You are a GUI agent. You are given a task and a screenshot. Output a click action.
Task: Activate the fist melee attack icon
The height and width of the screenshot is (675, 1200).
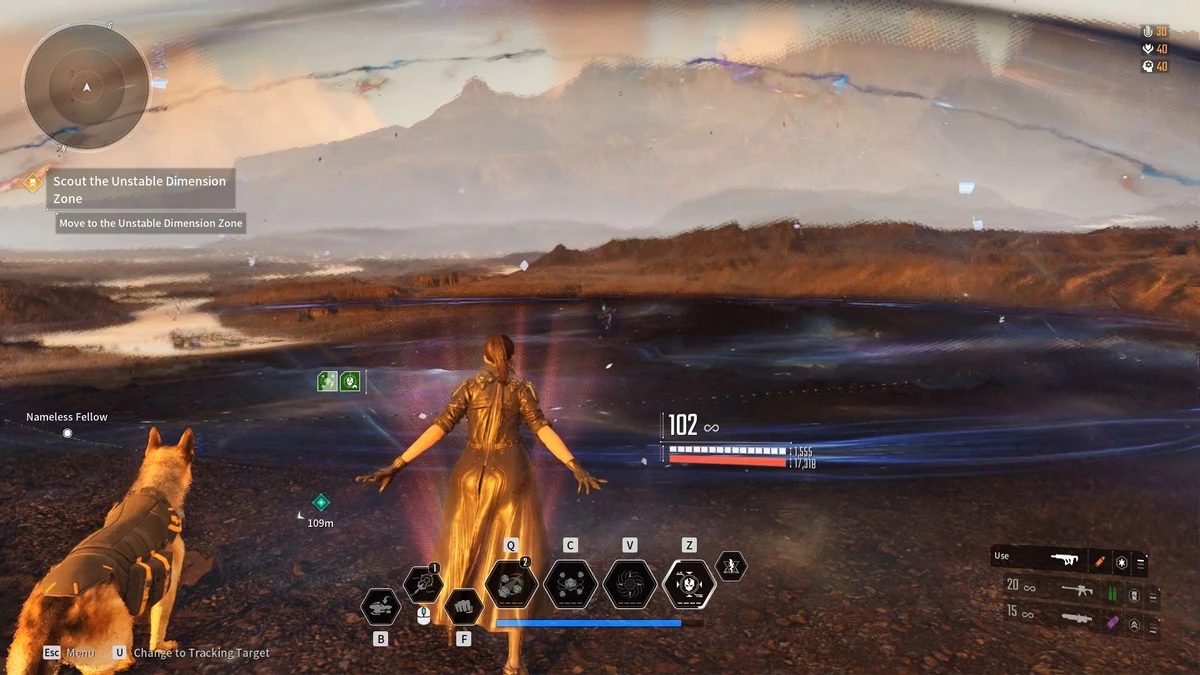463,604
